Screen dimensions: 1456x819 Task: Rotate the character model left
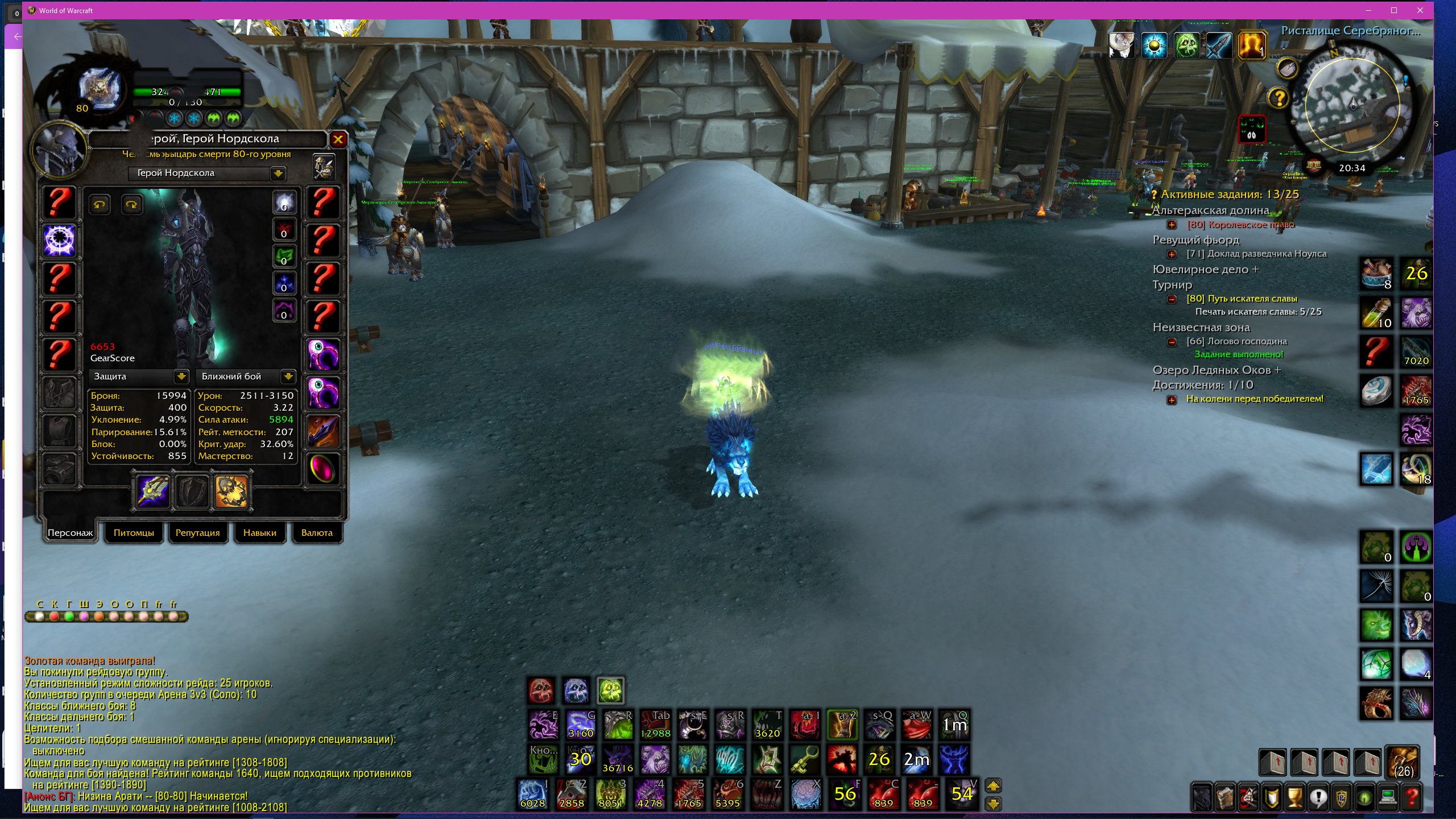coord(100,204)
